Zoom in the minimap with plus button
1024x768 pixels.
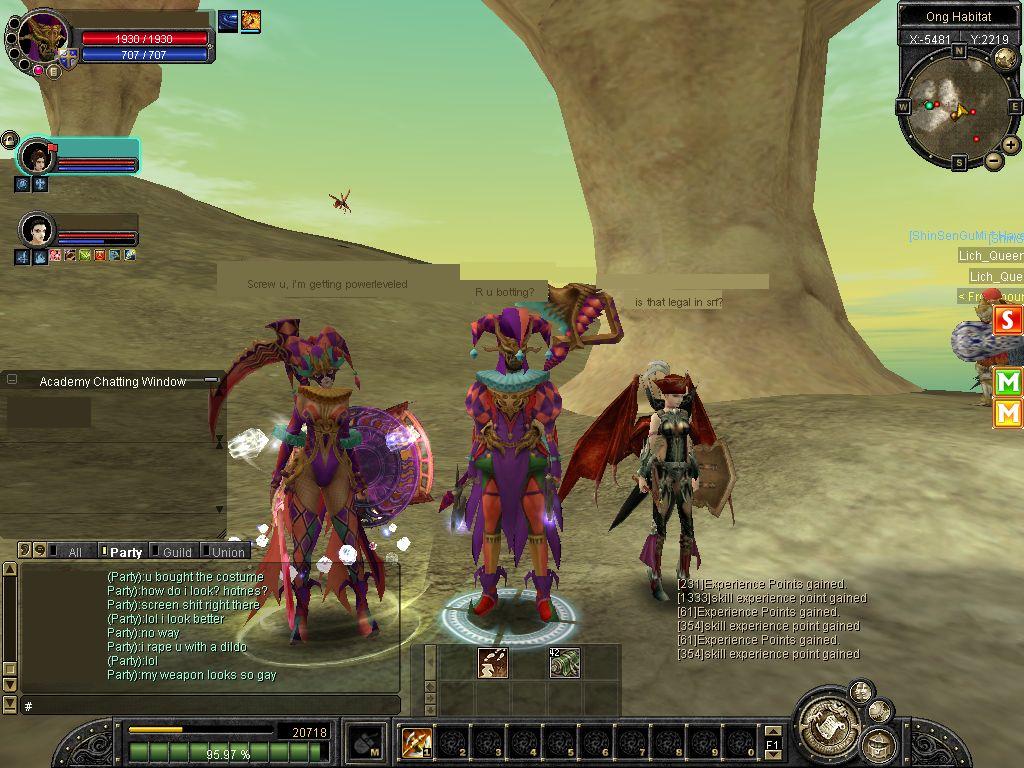(1011, 145)
